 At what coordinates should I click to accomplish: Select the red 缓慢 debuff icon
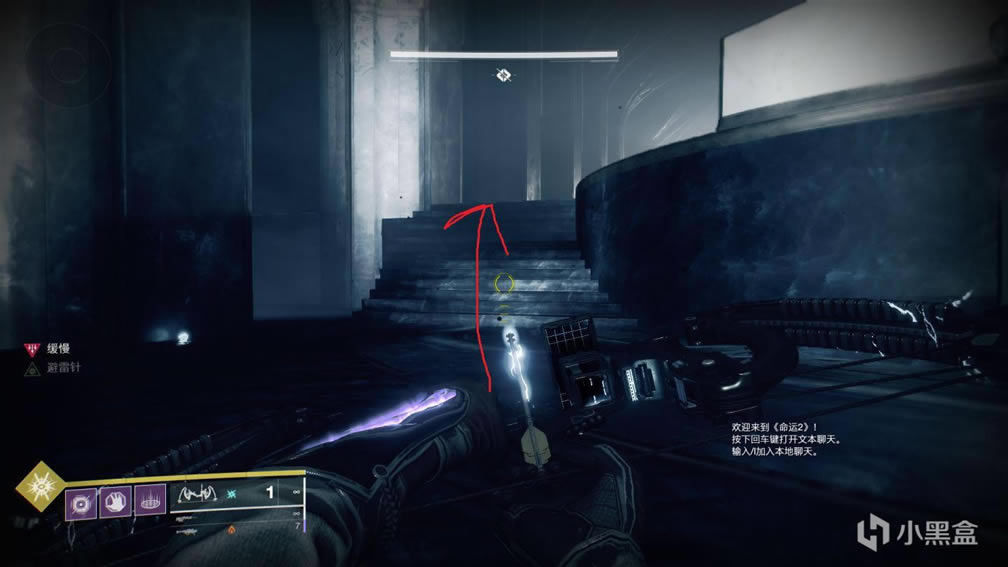pos(31,349)
